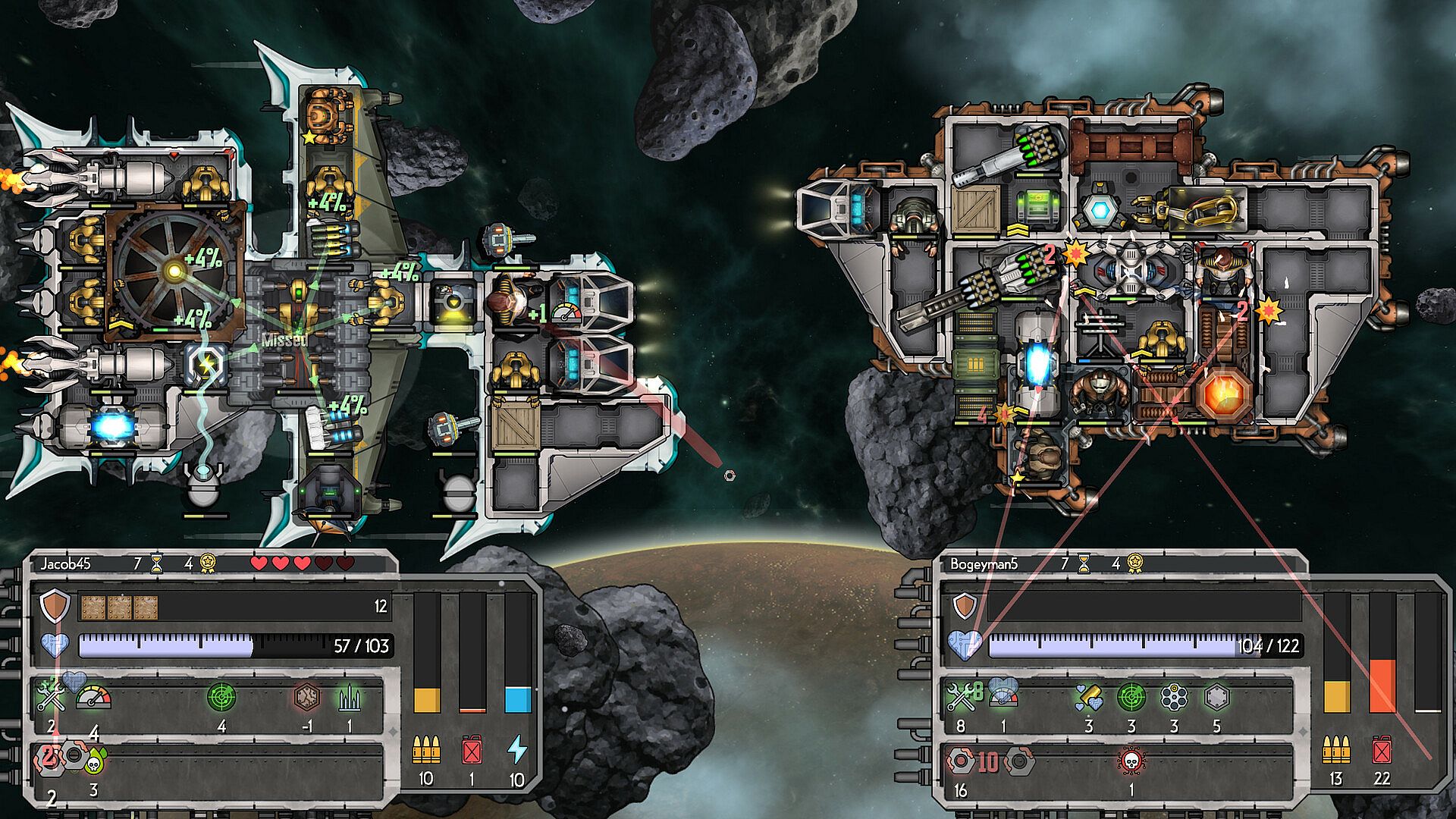Open the Bogeyman5 player name label
This screenshot has height=819, width=1456.
coord(984,563)
